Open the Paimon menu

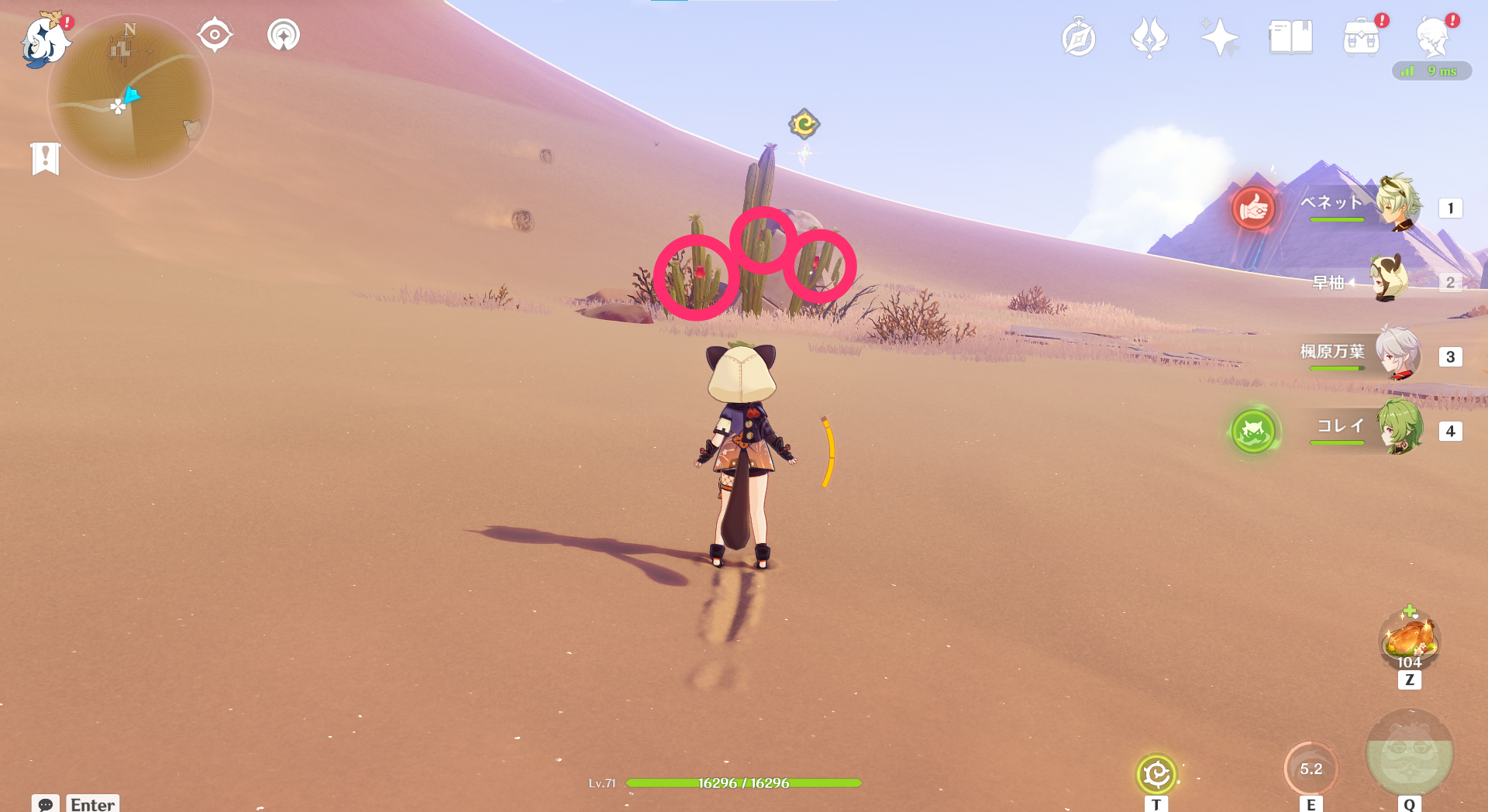(44, 40)
